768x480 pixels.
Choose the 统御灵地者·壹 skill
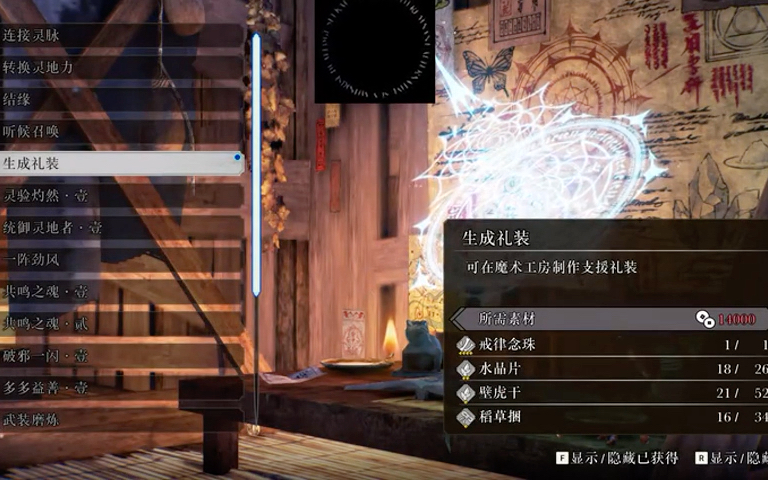tap(120, 228)
